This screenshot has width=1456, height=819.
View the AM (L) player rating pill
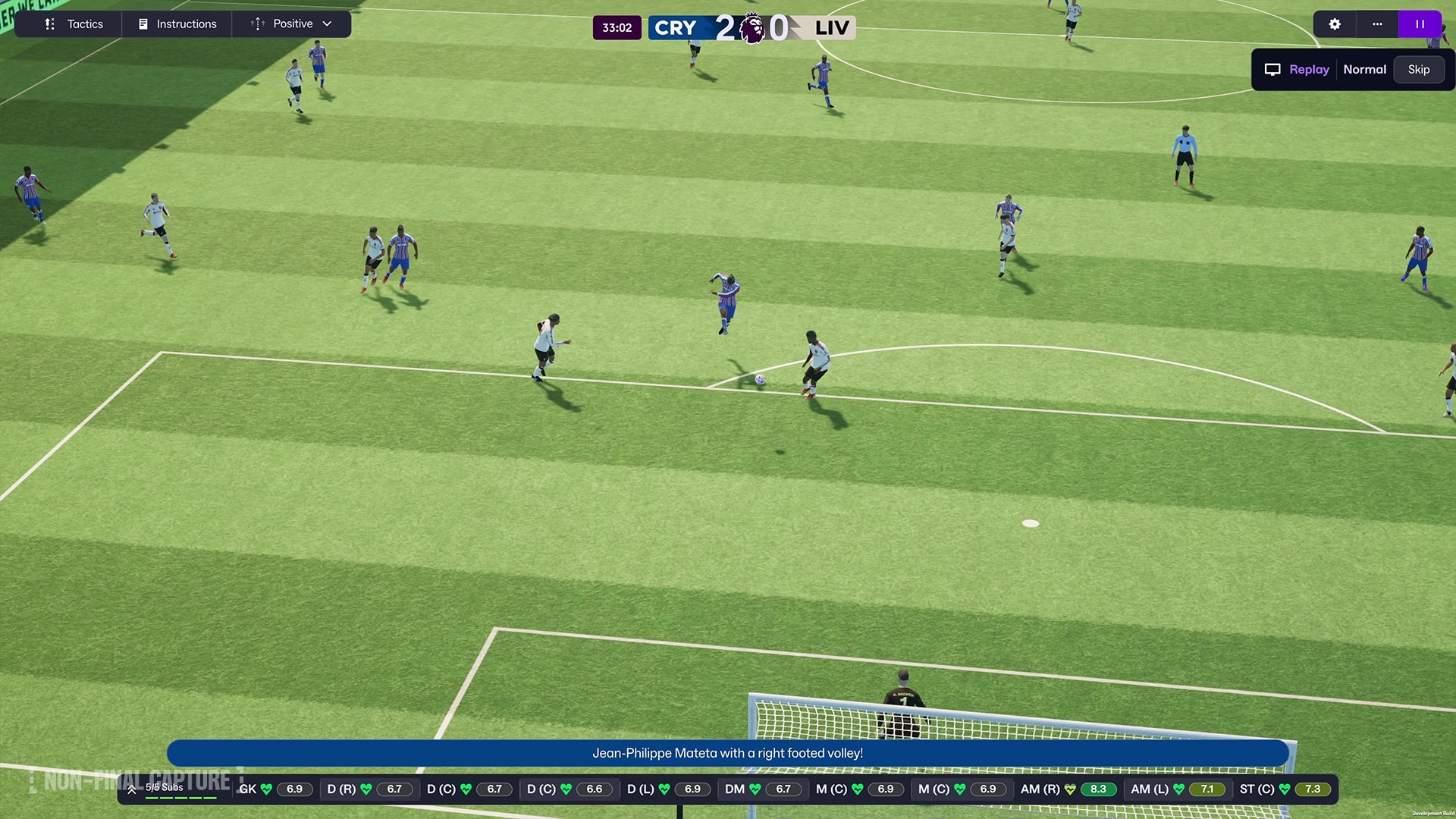click(x=1207, y=789)
